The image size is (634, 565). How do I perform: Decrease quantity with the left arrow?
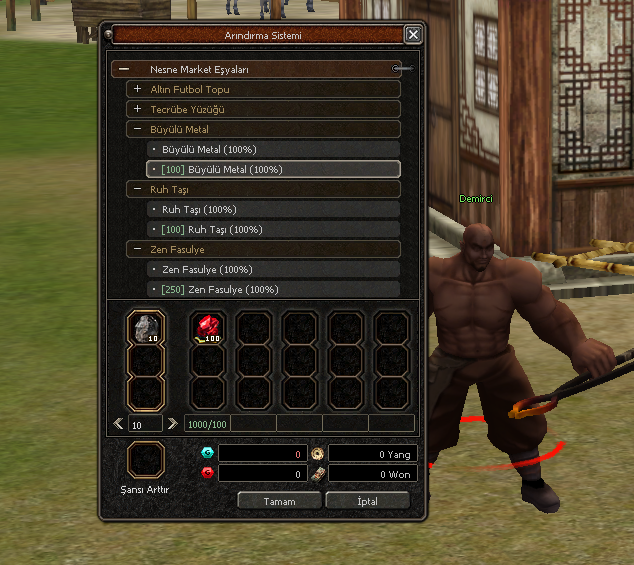click(x=119, y=424)
